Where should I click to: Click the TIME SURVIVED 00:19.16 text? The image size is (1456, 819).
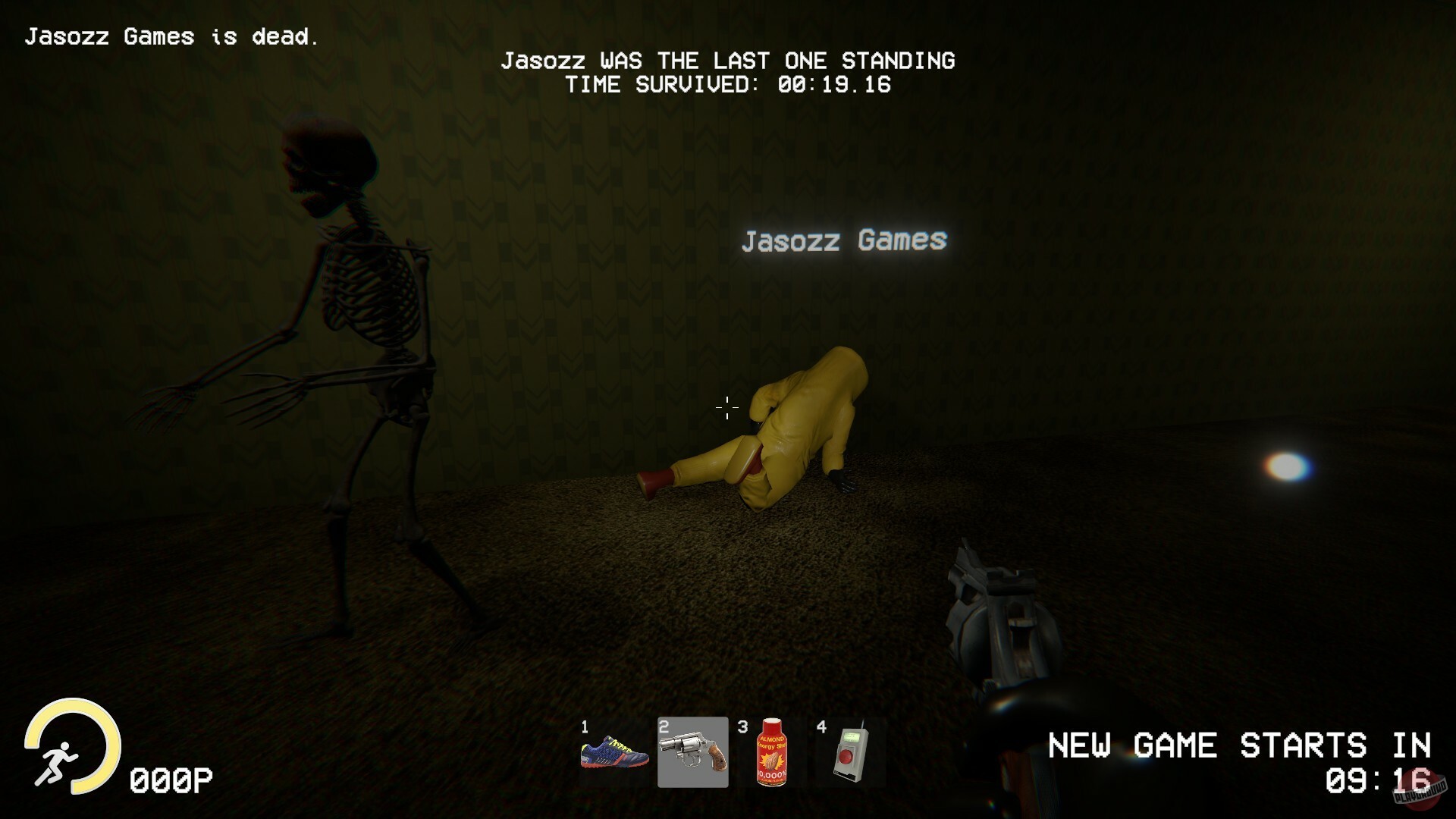730,85
